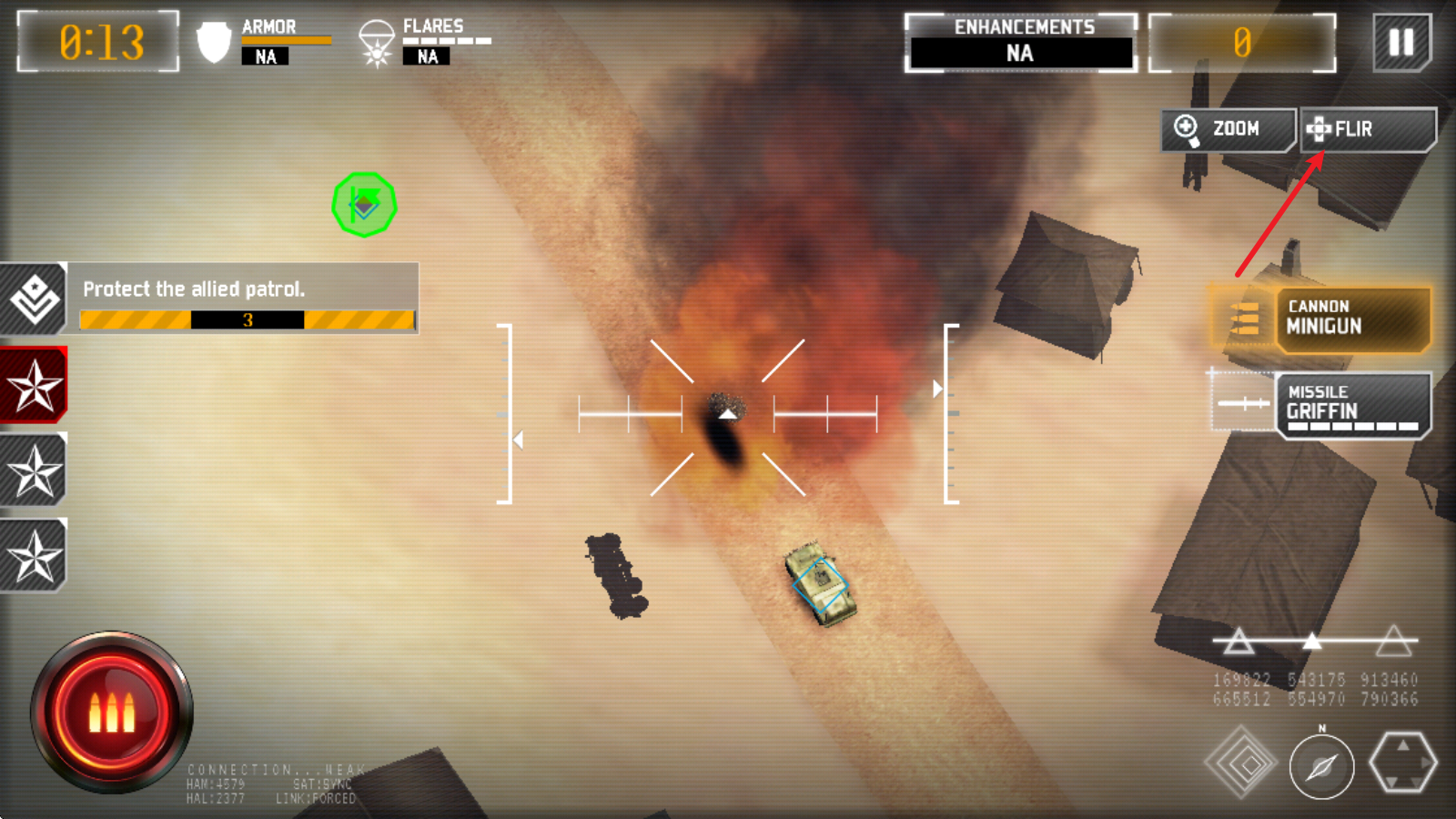This screenshot has width=1456, height=819.
Task: Click the compass button
Action: tap(1321, 767)
